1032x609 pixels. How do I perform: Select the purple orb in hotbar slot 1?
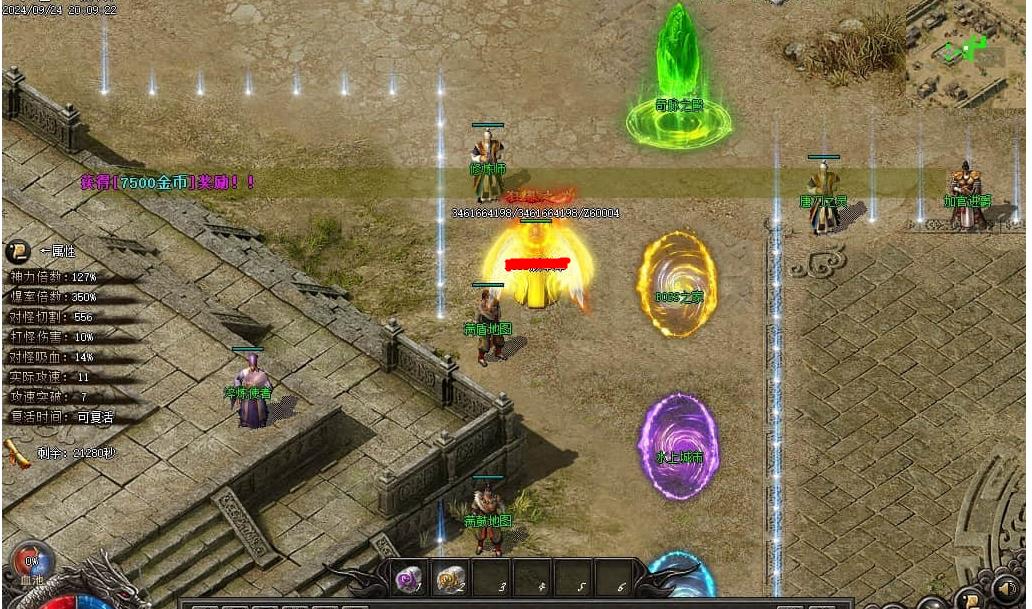pos(408,577)
